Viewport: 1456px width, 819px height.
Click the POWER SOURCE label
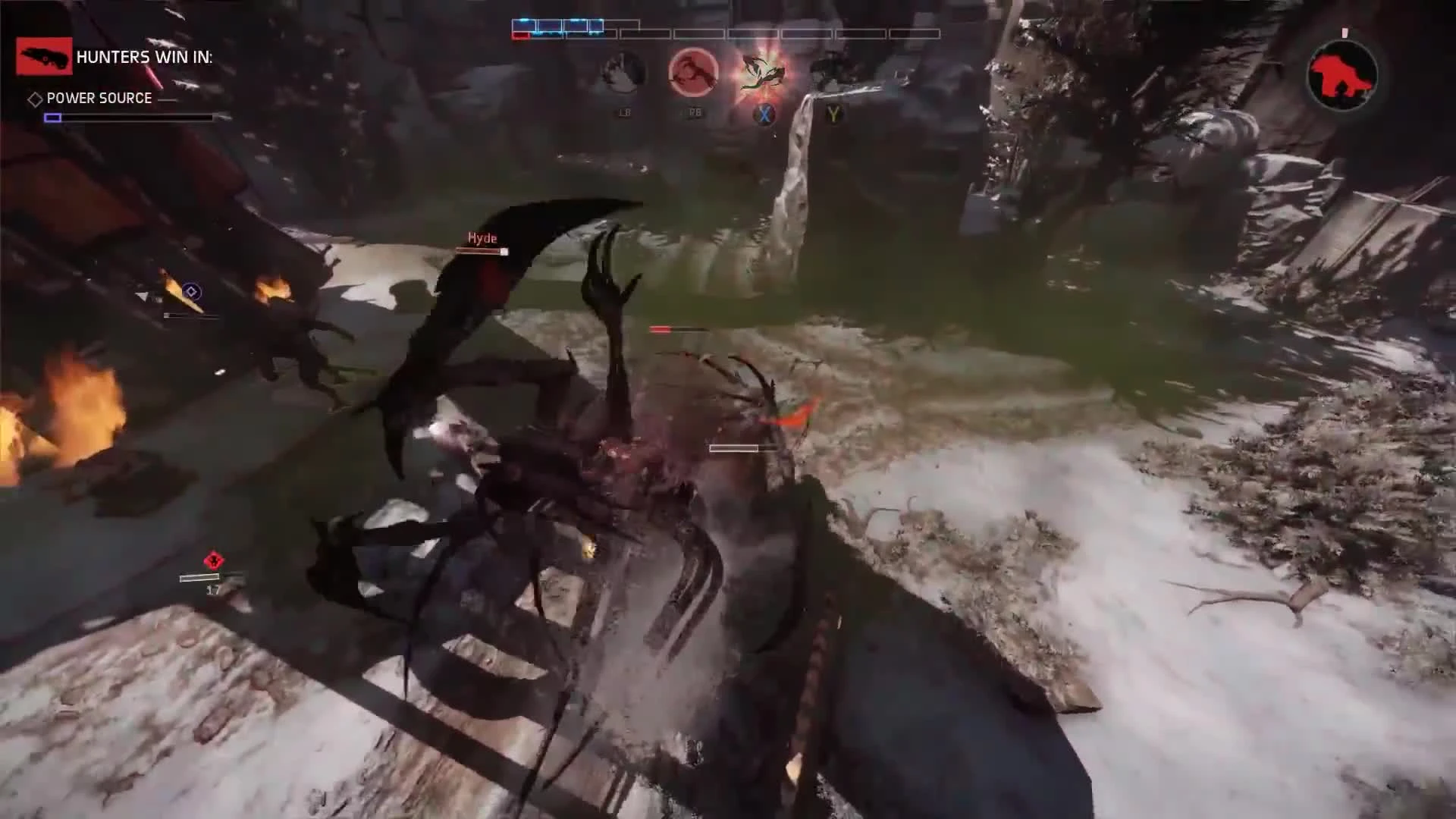(98, 98)
